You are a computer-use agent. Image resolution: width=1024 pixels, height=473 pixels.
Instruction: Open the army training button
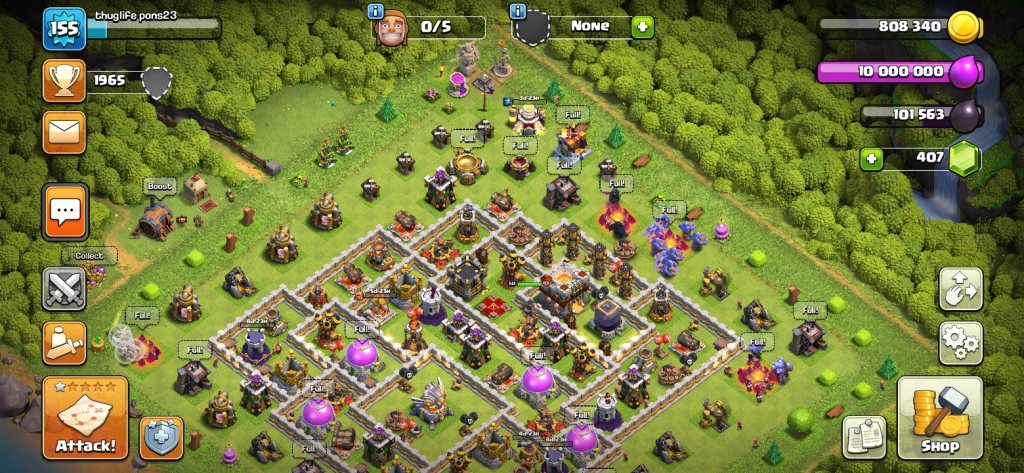(64, 342)
